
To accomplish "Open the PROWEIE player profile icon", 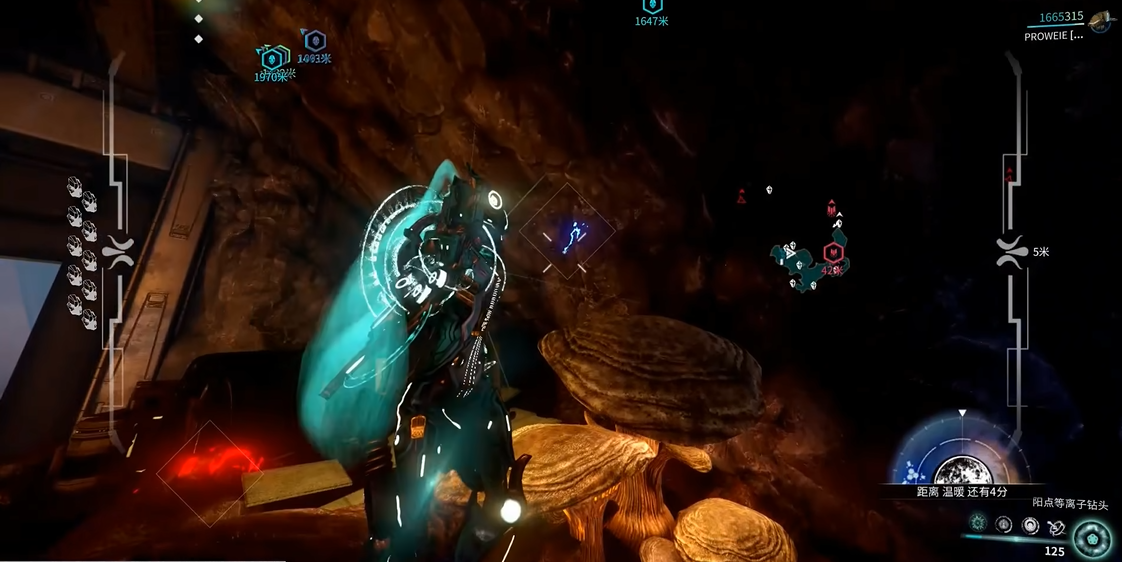I will point(1101,20).
